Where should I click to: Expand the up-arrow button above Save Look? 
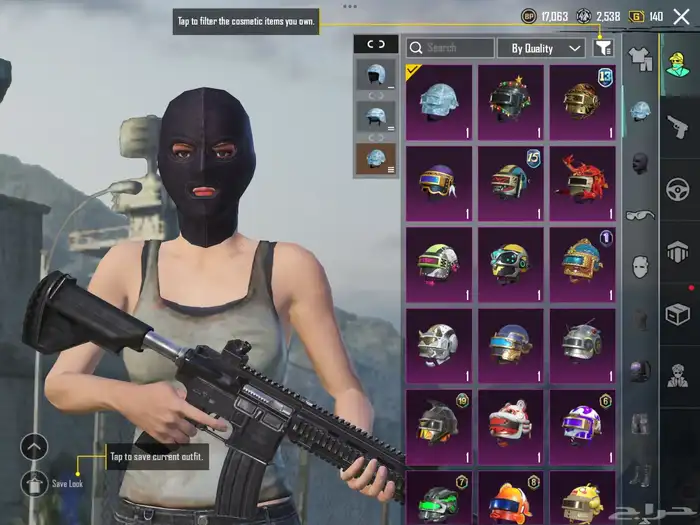(x=34, y=447)
